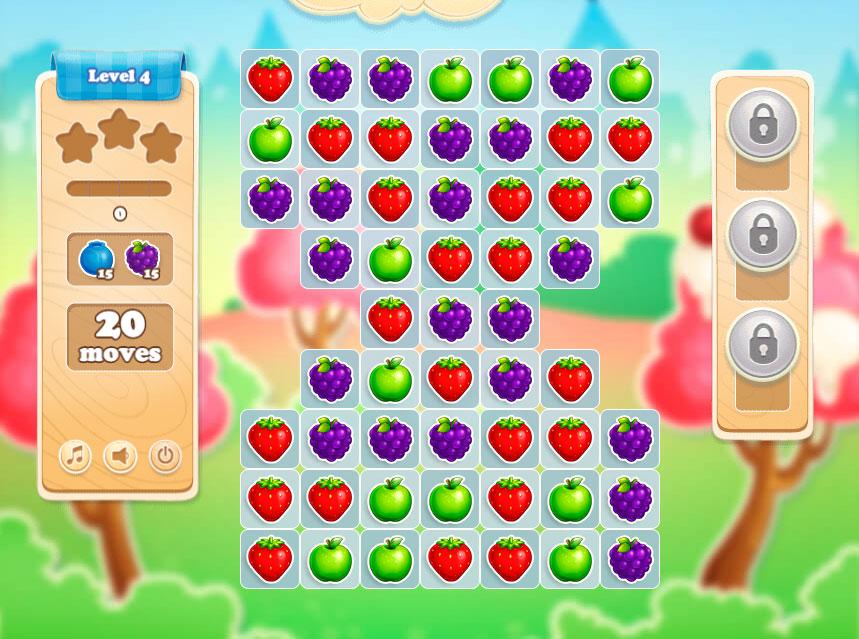Image resolution: width=859 pixels, height=639 pixels.
Task: Toggle the music note button
Action: click(75, 457)
